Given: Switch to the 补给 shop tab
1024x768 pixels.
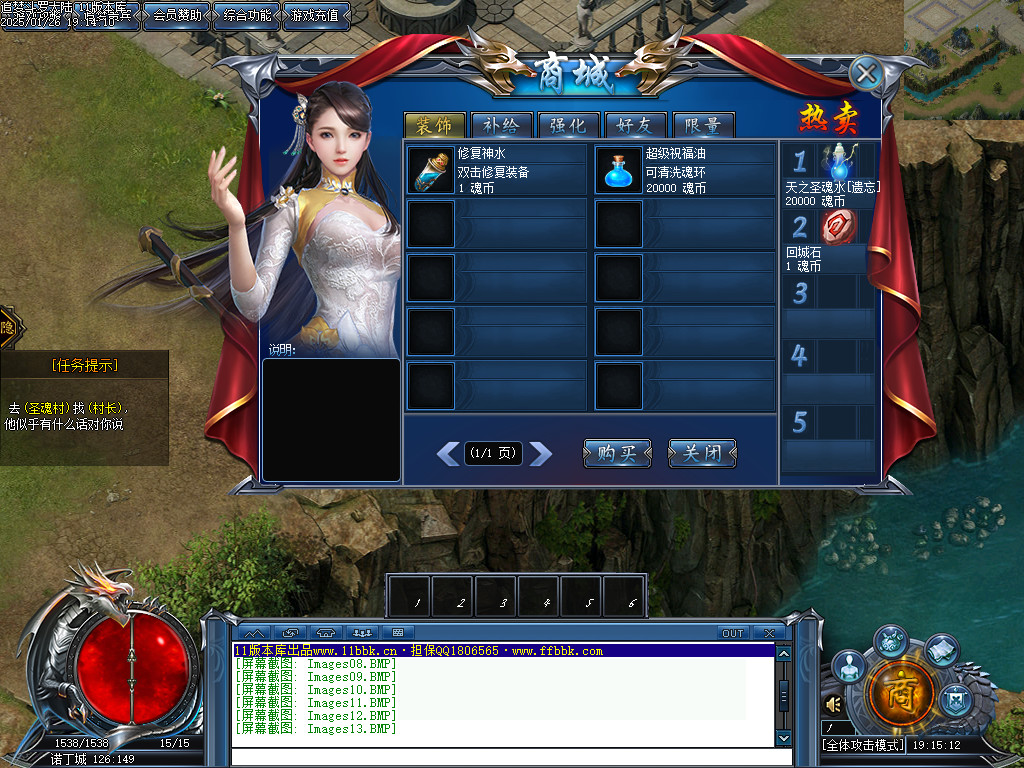Looking at the screenshot, I should 501,126.
